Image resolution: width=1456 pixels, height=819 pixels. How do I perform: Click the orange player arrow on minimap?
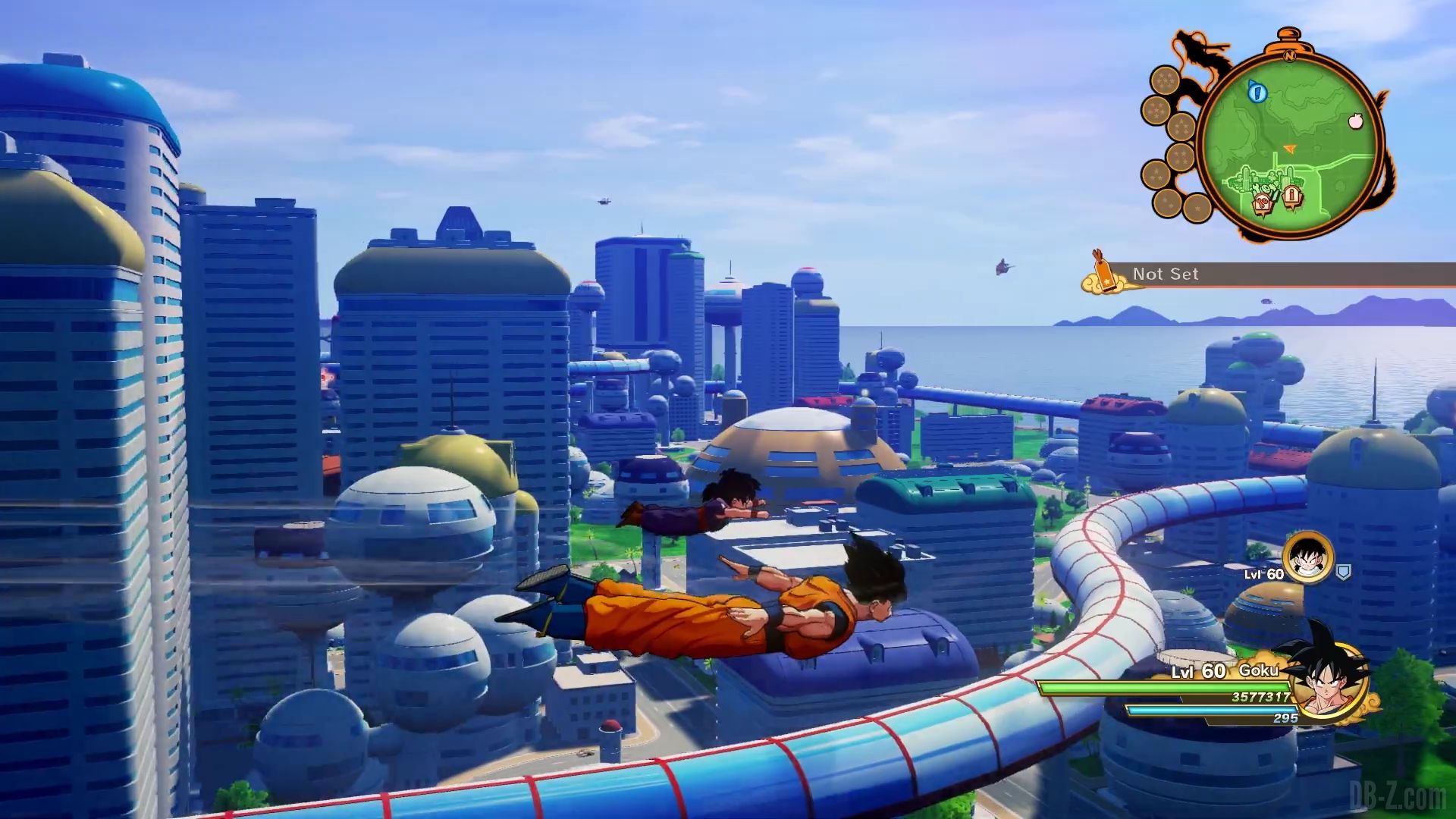1288,149
